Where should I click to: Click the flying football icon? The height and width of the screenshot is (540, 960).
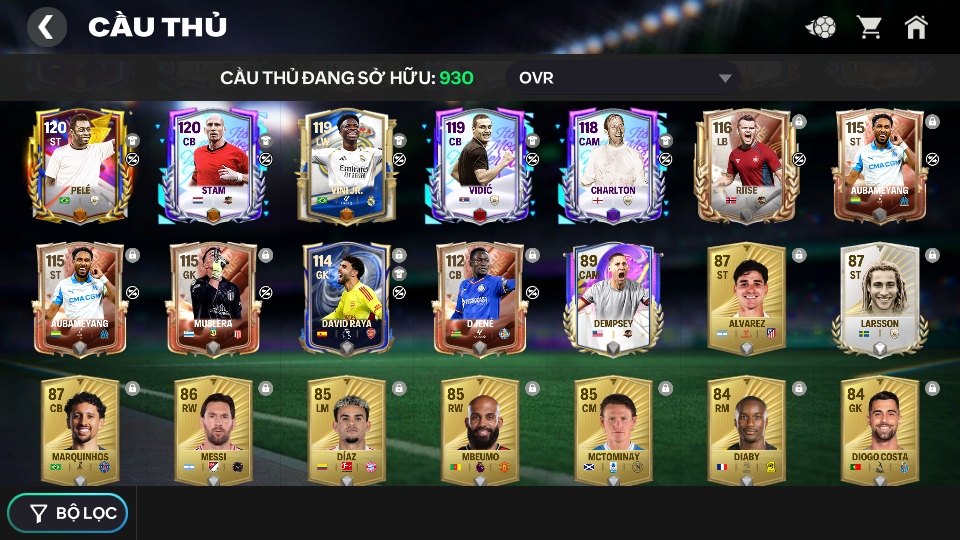[x=821, y=27]
